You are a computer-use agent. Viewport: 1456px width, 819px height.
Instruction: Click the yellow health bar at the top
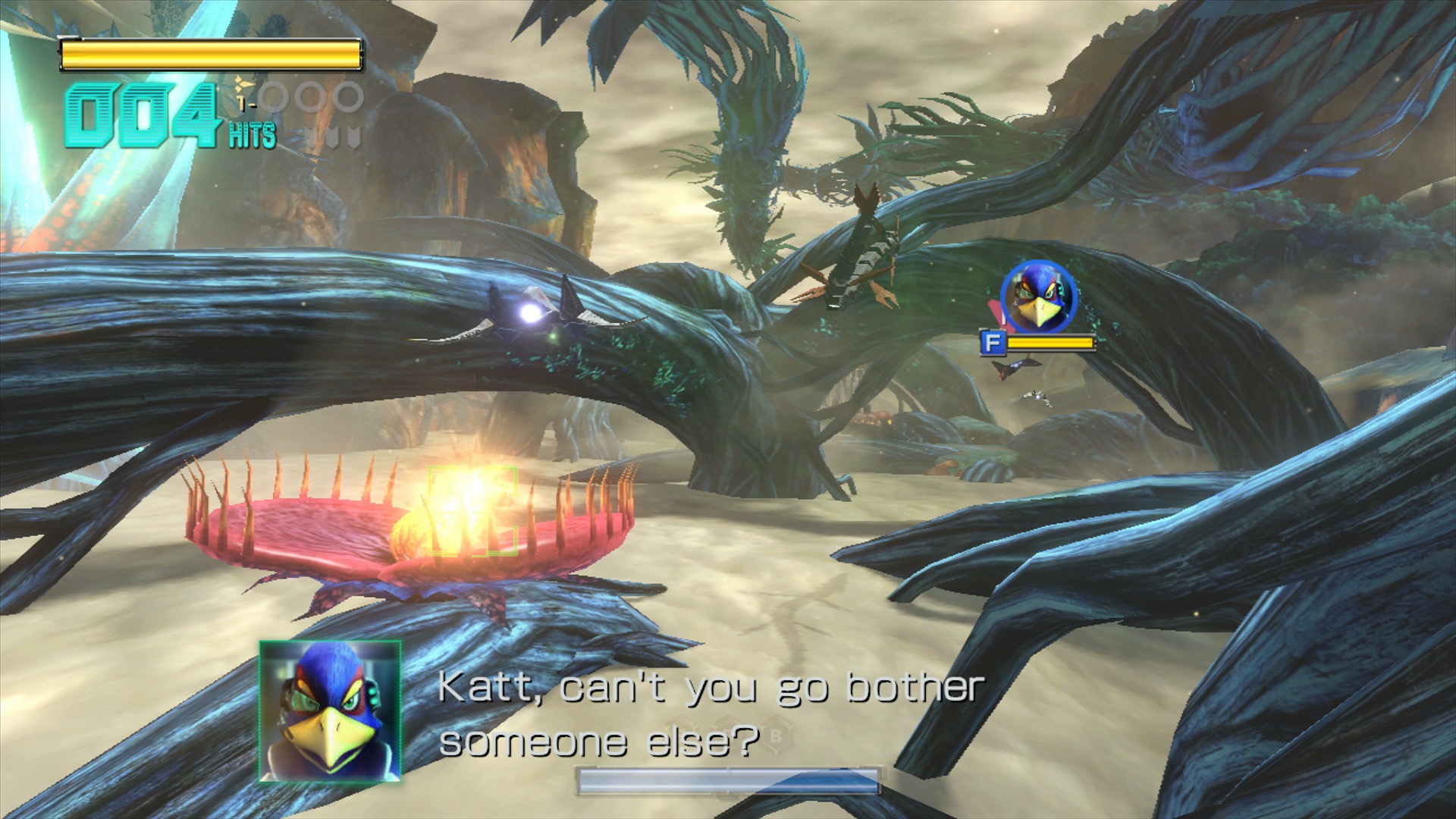[x=211, y=52]
